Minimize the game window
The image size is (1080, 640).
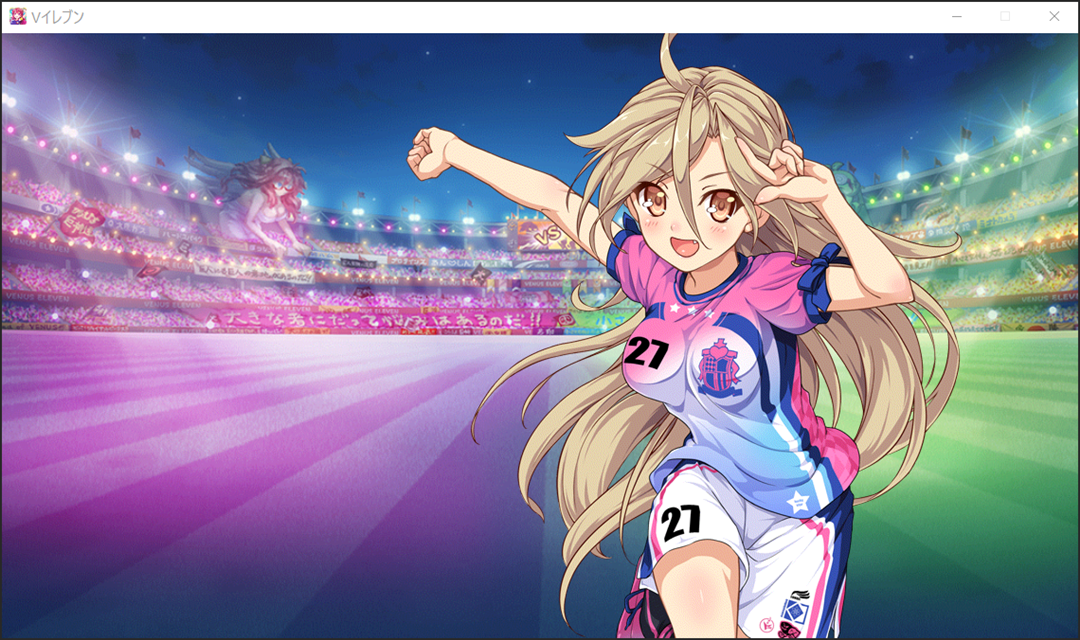click(x=957, y=16)
